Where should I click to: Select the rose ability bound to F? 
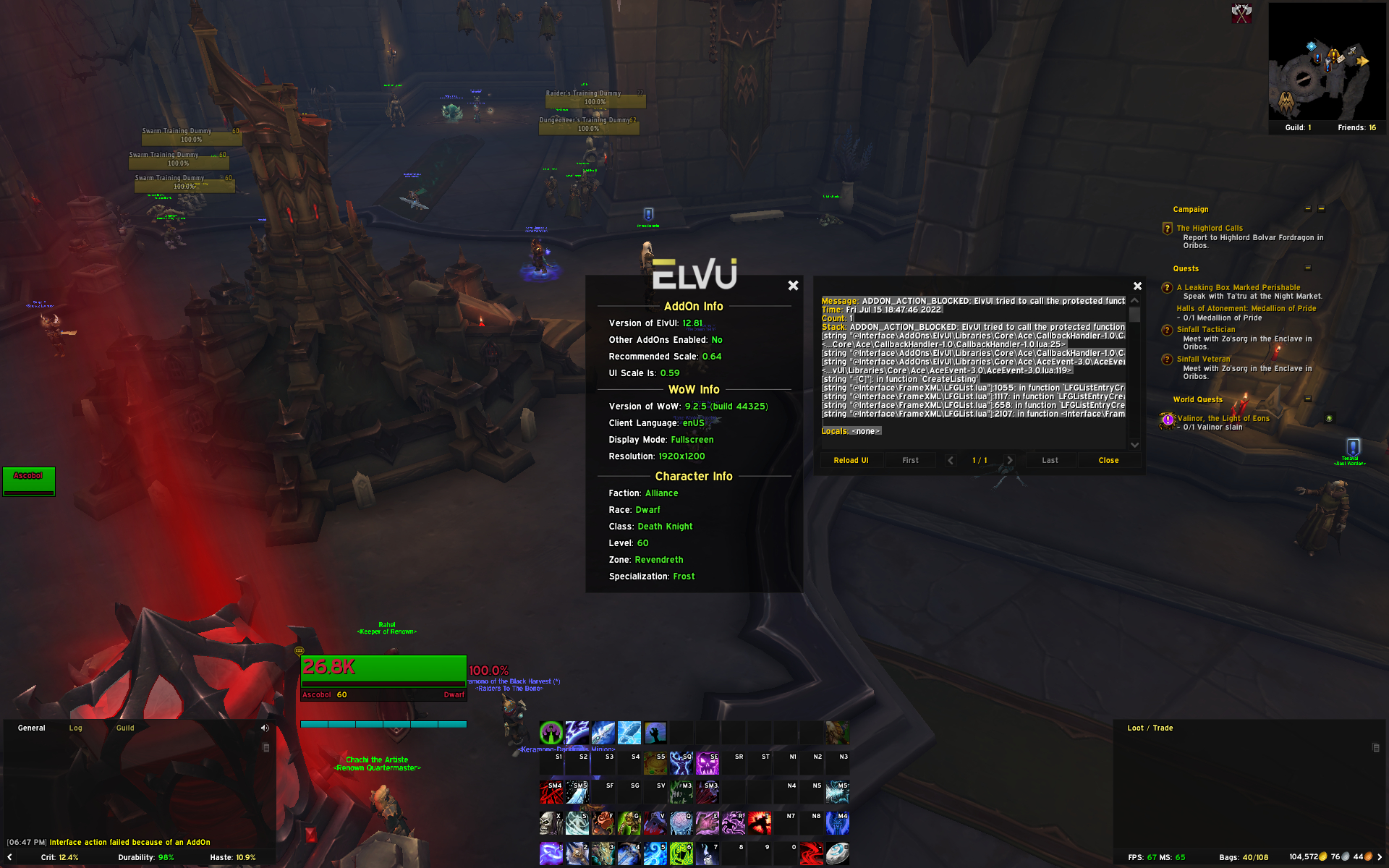(x=603, y=823)
